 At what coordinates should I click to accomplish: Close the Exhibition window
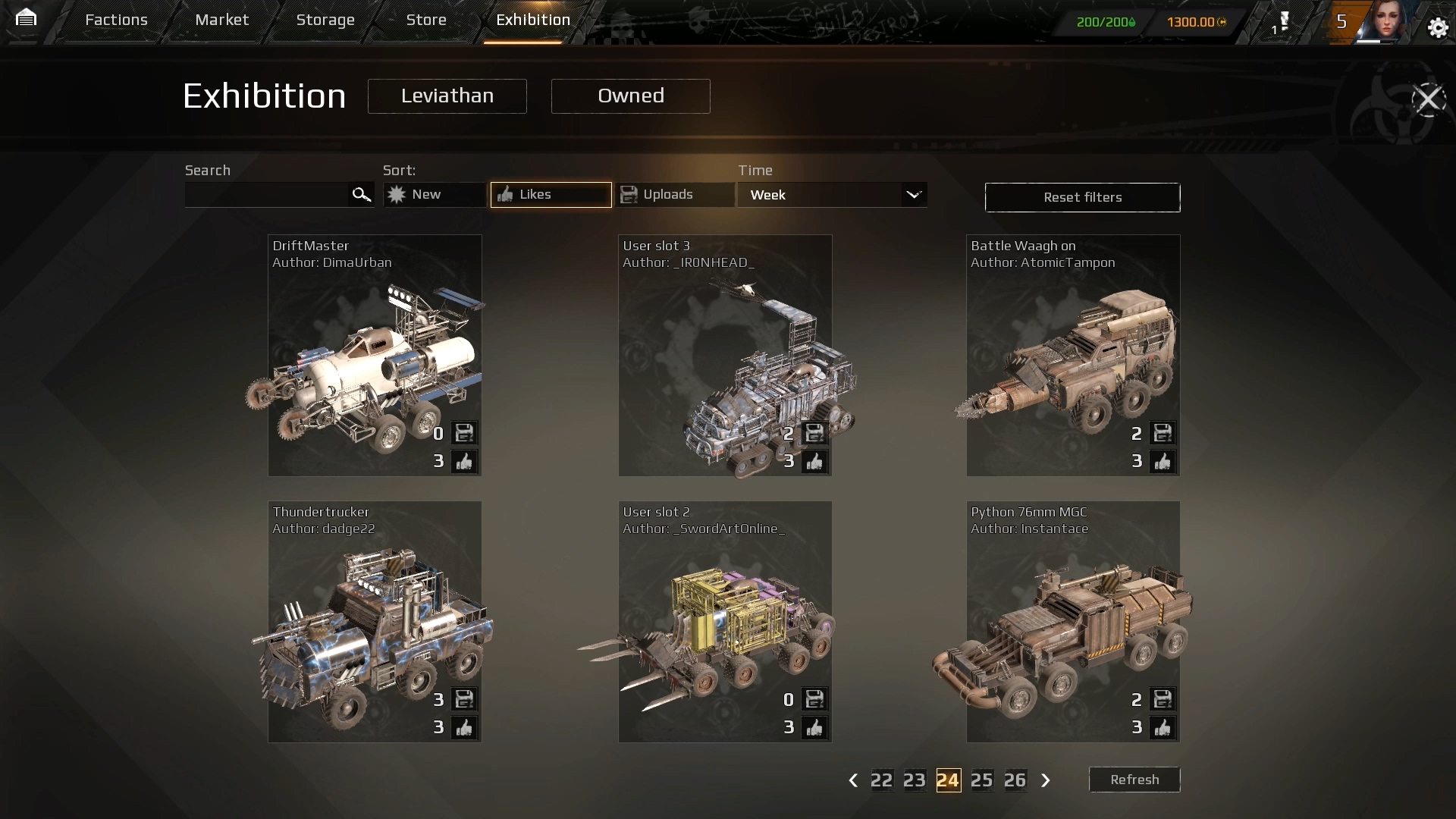pyautogui.click(x=1429, y=99)
